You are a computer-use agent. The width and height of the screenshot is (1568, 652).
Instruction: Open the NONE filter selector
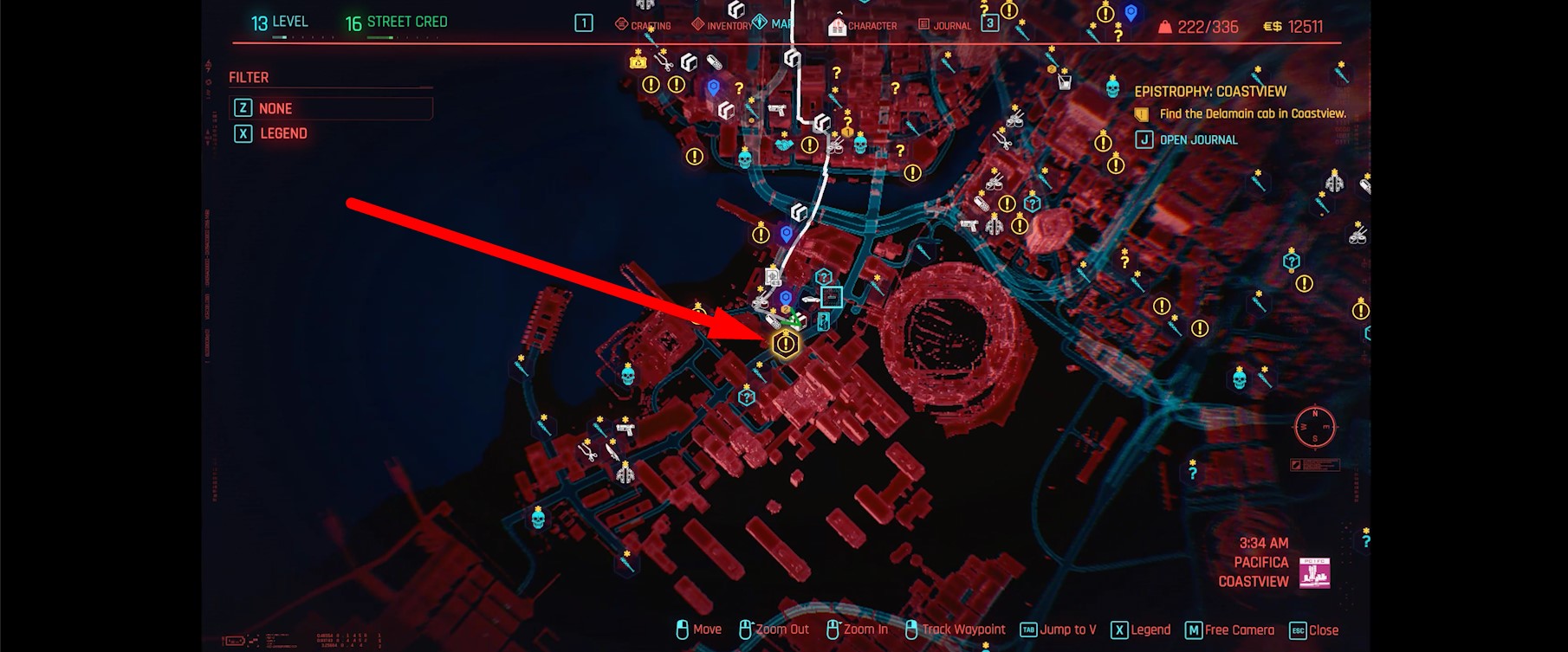point(329,107)
